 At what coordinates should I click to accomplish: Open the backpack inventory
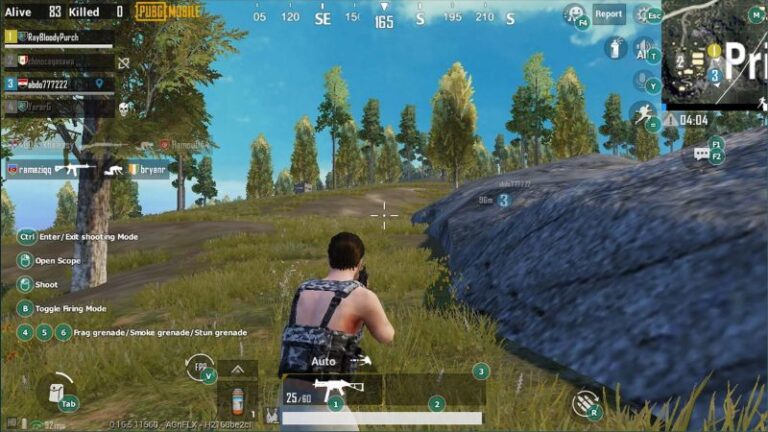click(54, 391)
